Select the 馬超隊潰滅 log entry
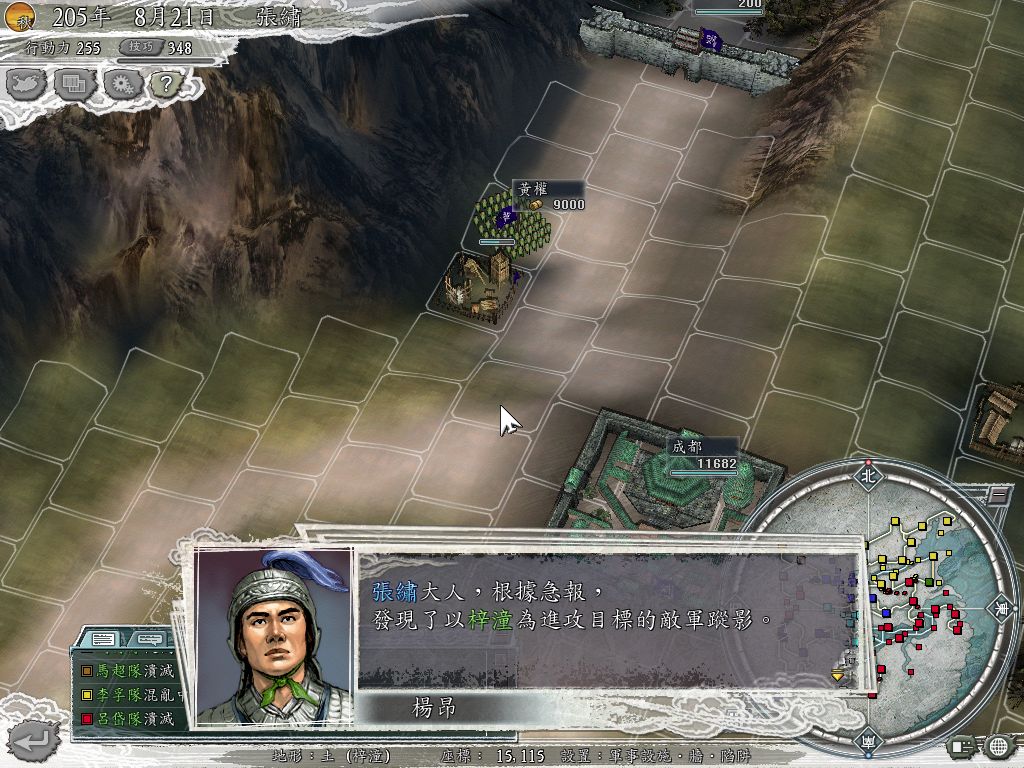This screenshot has height=768, width=1024. point(128,671)
